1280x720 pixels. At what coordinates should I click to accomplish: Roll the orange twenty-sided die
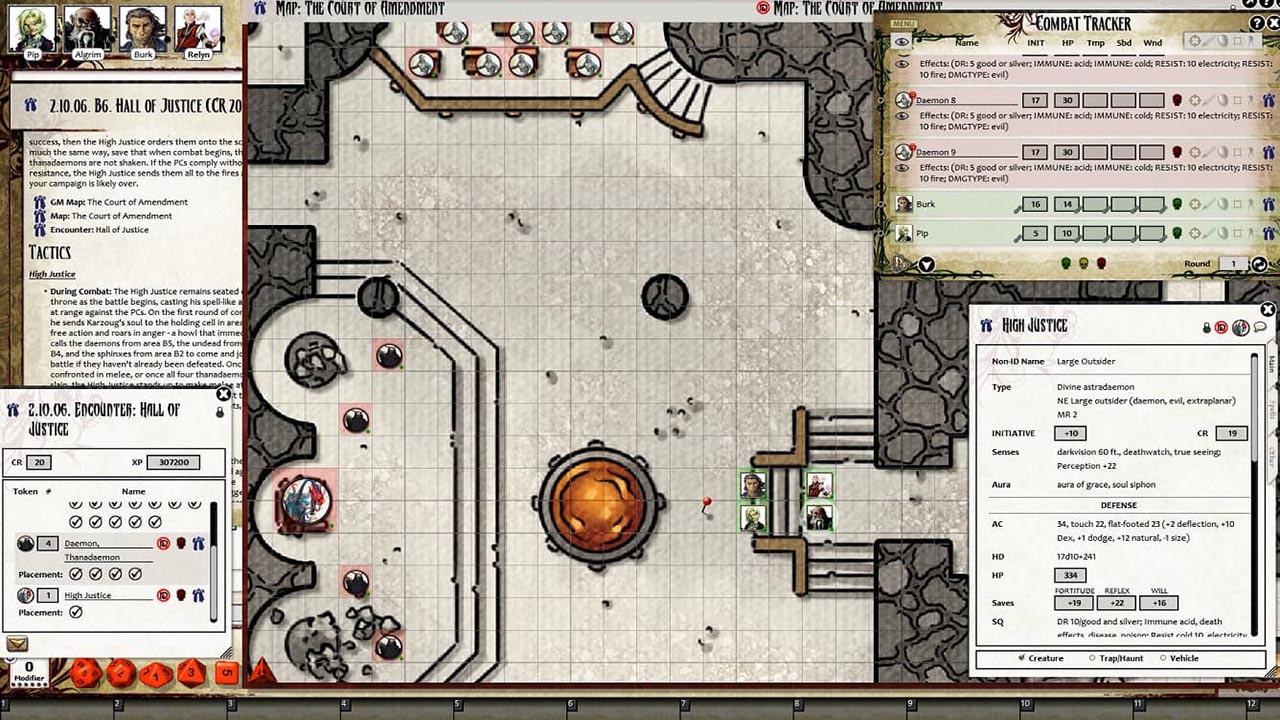[x=85, y=673]
